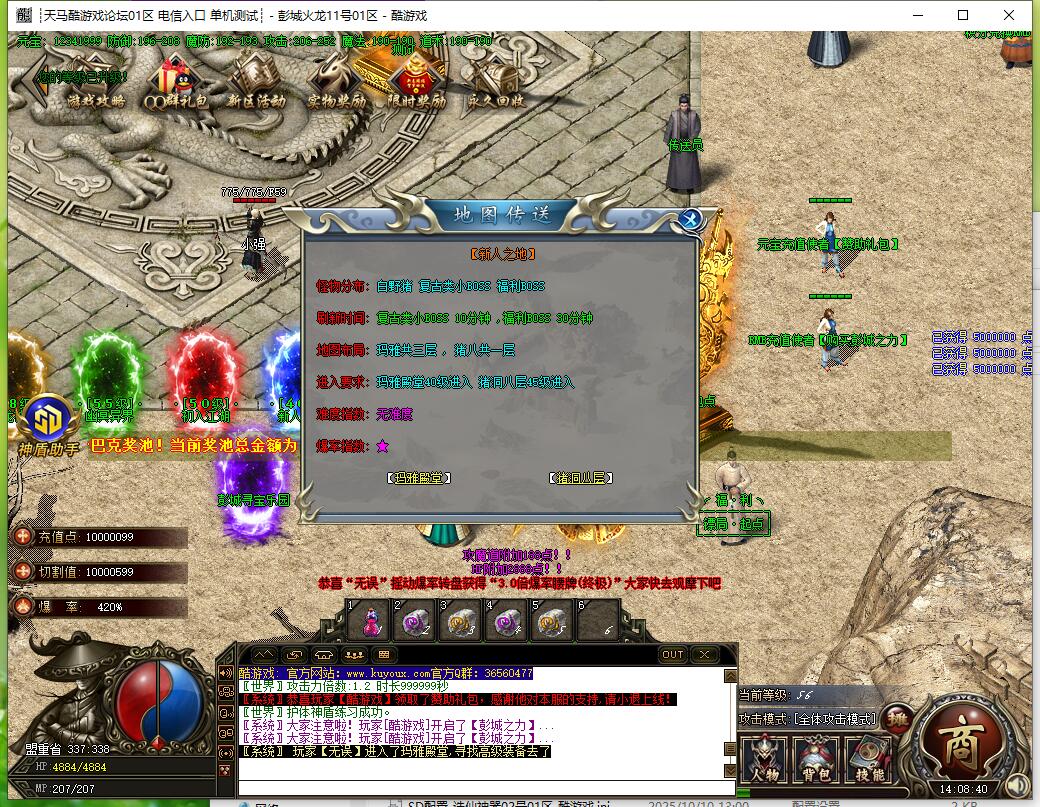Open the 人物 character panel
1040x807 pixels.
point(765,760)
